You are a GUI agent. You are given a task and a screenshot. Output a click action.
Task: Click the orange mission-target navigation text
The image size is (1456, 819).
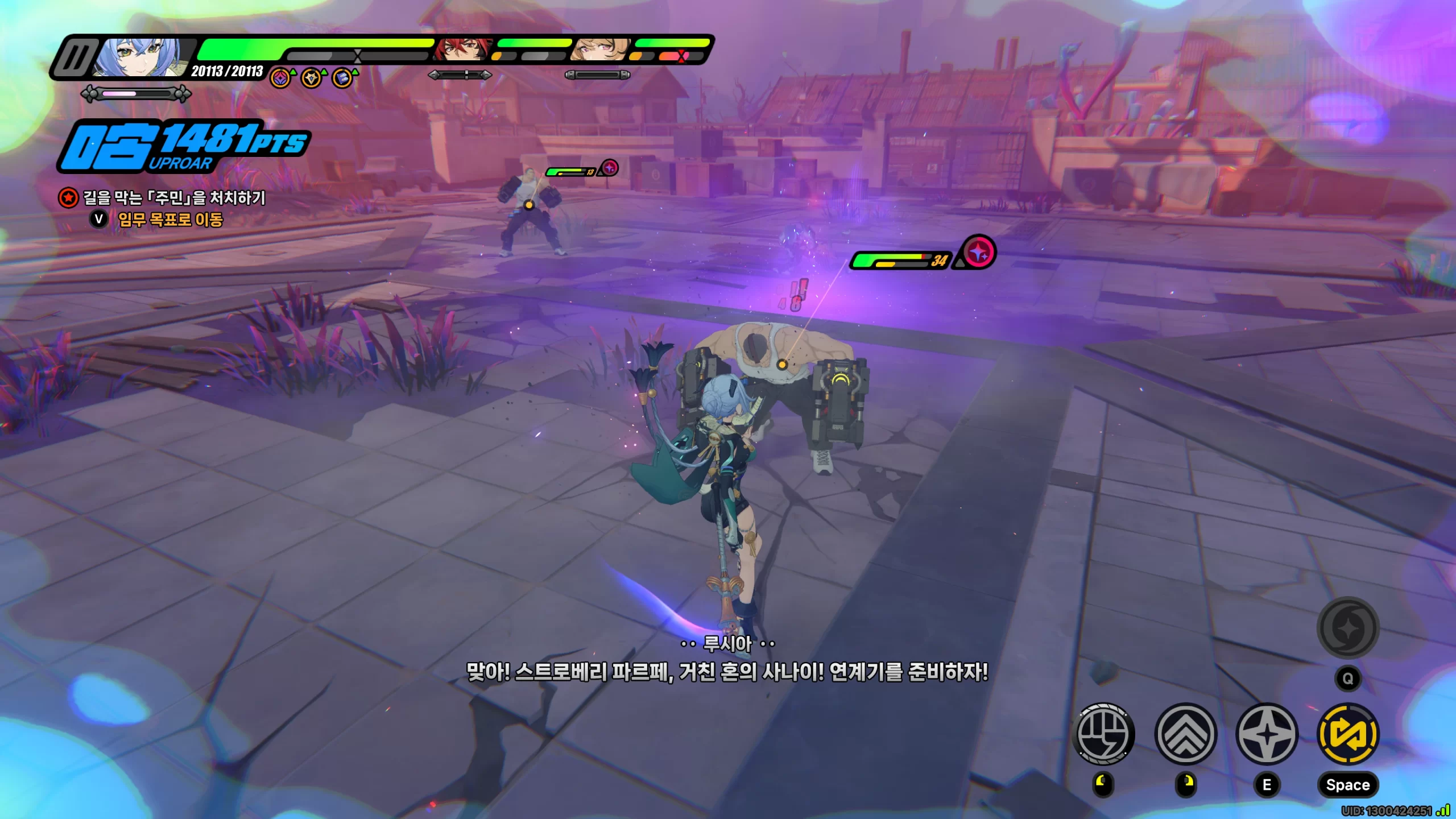[x=170, y=220]
